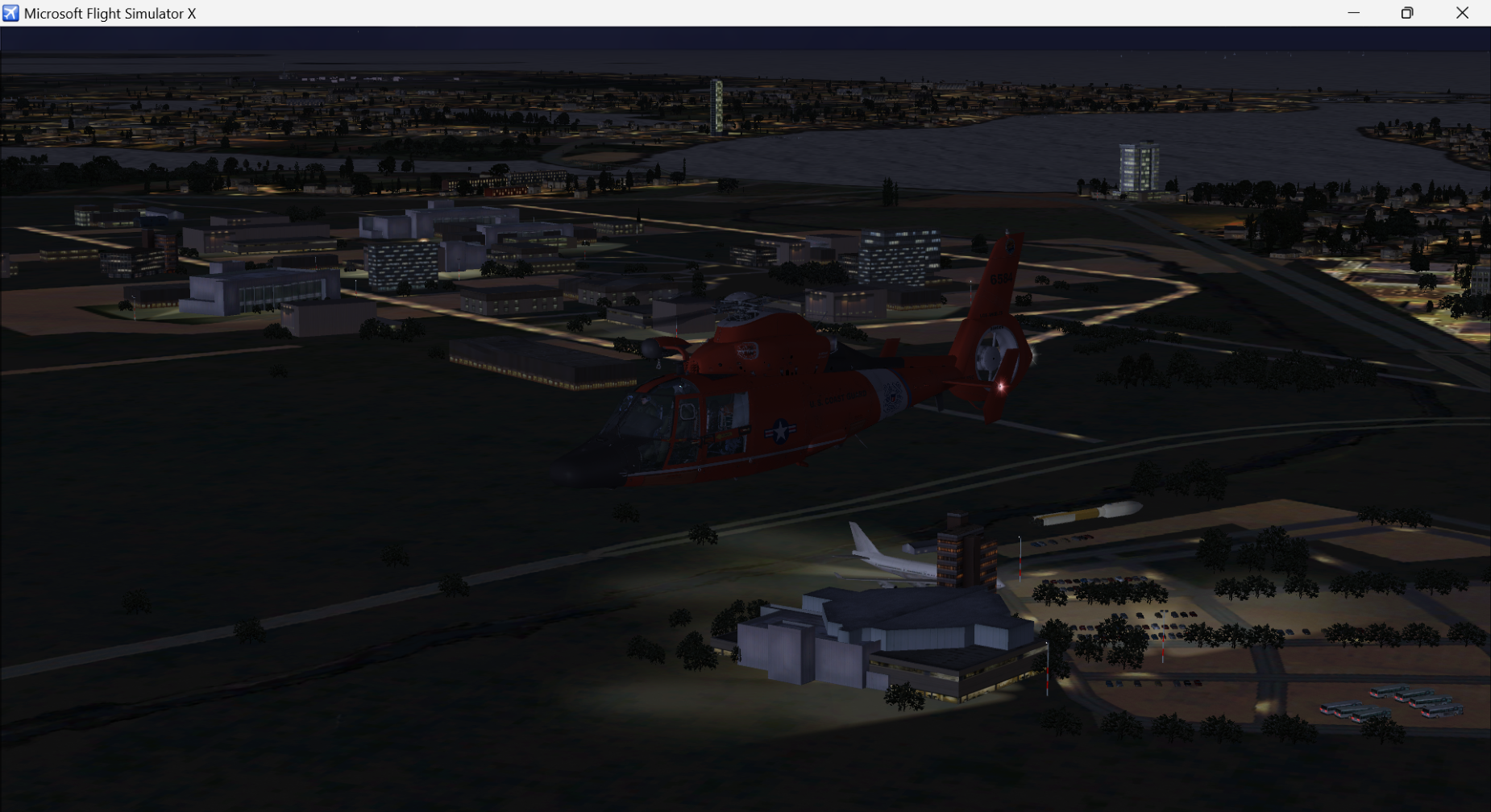This screenshot has height=812, width=1491.
Task: Select the rocket displayed near the museum grounds
Action: [x=1088, y=512]
